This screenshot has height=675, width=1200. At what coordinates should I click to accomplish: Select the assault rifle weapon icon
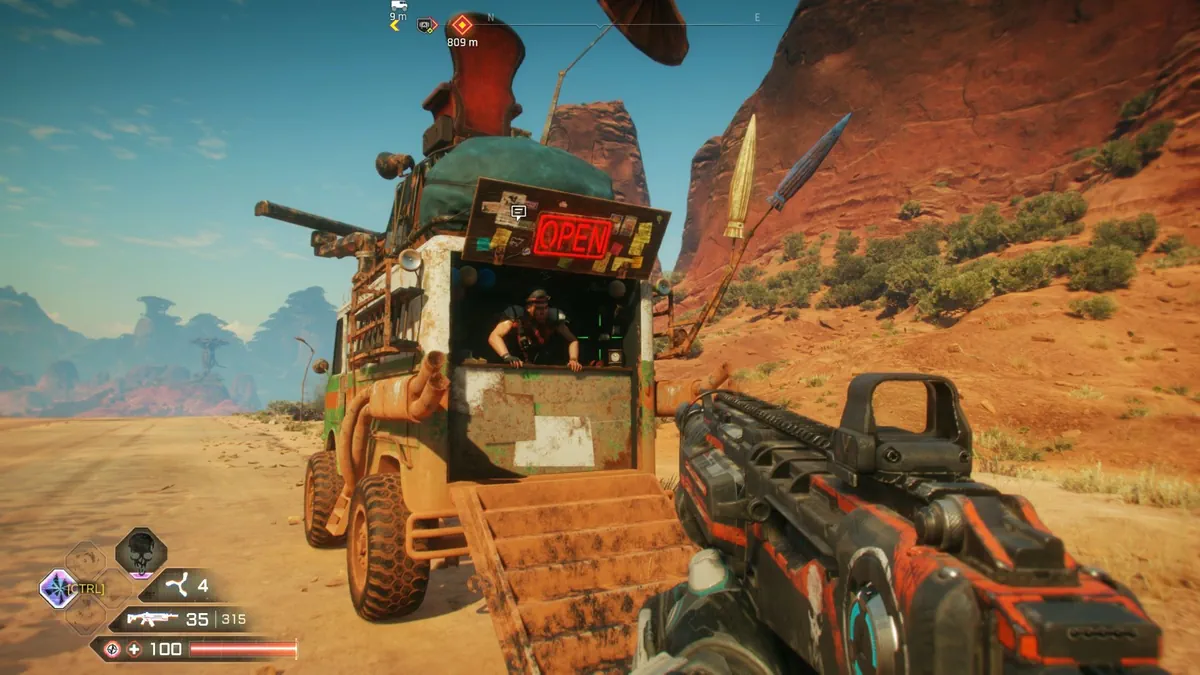152,619
